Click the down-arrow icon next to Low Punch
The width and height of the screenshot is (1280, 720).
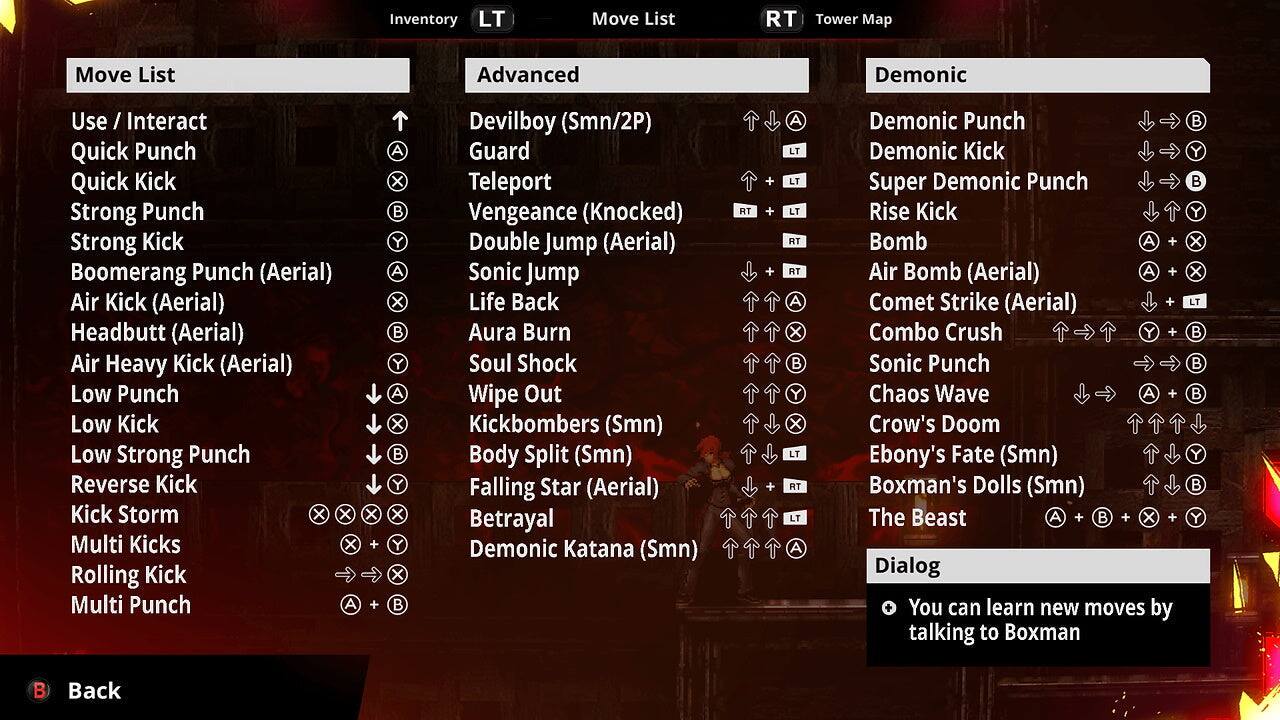[x=373, y=394]
